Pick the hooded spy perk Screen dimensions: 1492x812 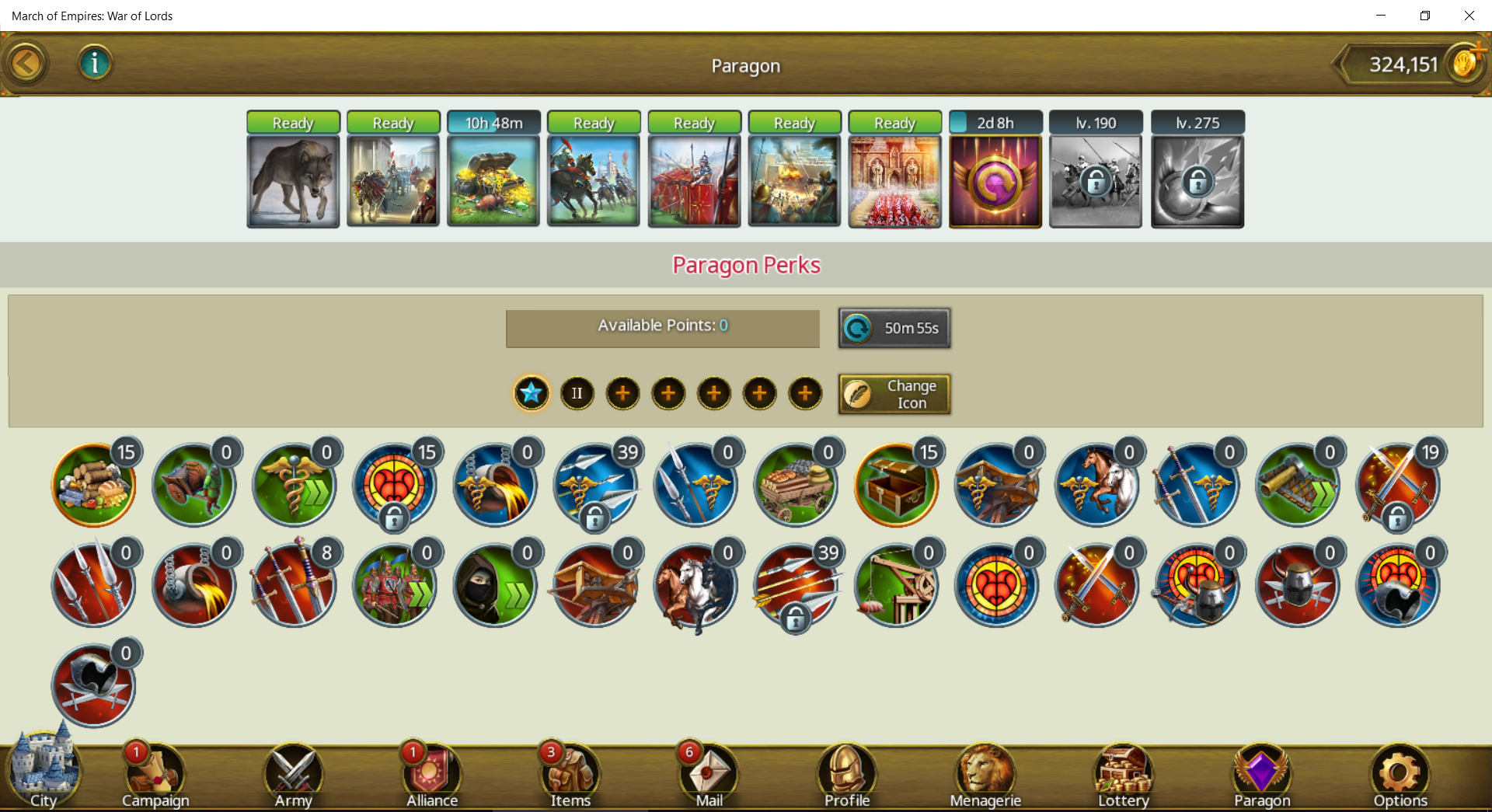tap(495, 586)
